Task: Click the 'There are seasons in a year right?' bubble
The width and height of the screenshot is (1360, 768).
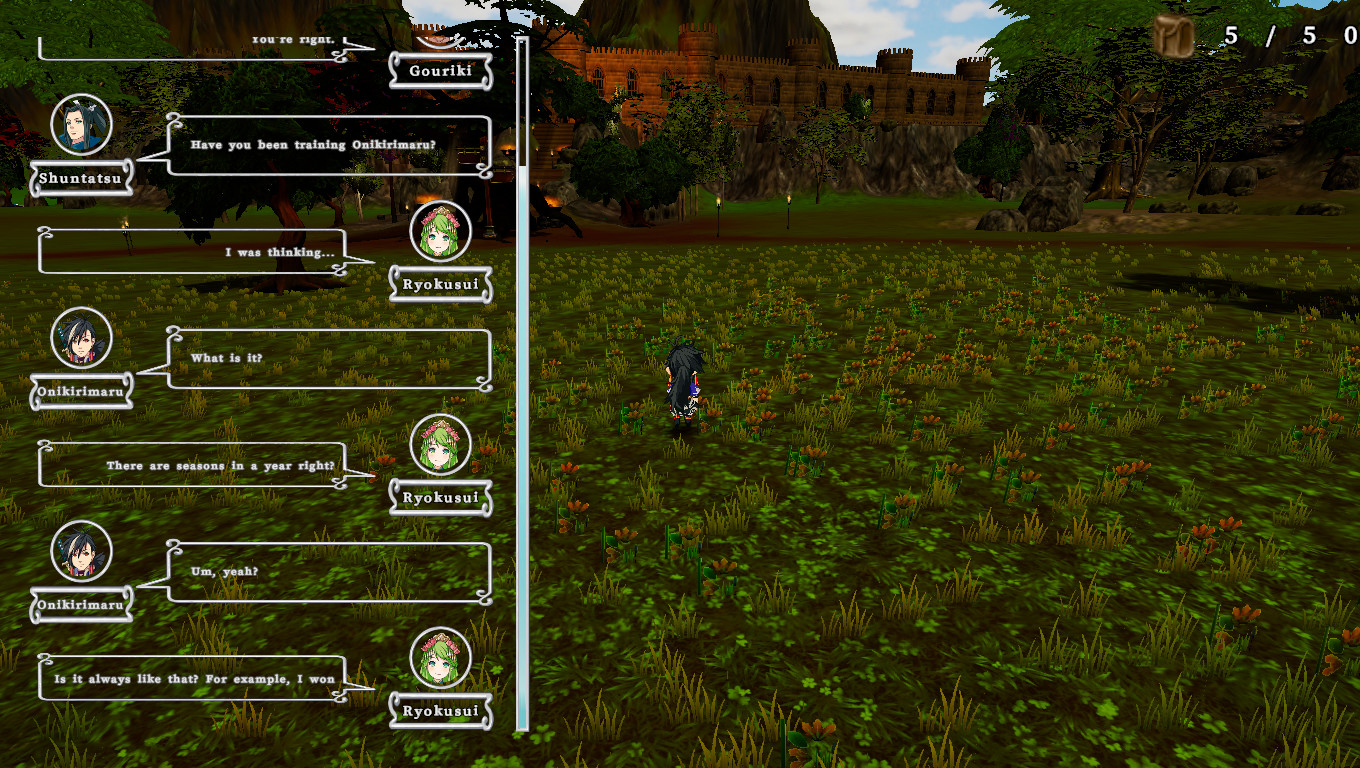Action: pyautogui.click(x=190, y=464)
